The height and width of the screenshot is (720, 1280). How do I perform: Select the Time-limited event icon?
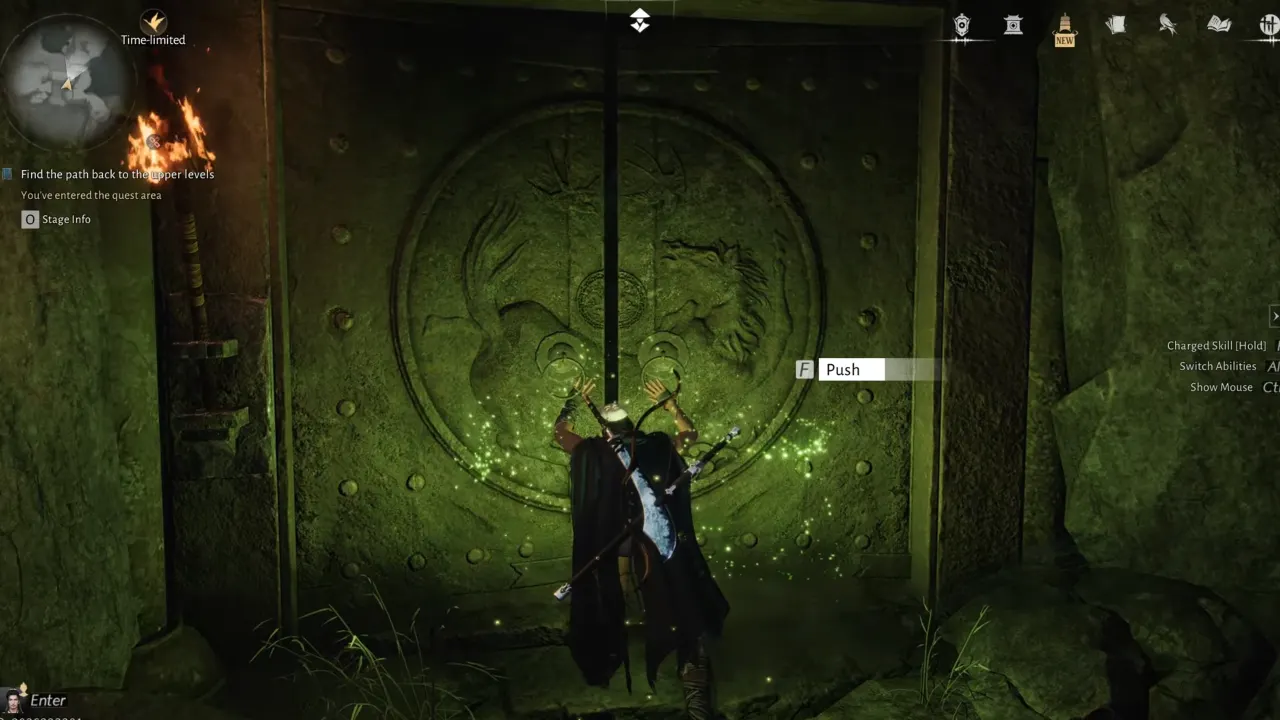click(152, 20)
